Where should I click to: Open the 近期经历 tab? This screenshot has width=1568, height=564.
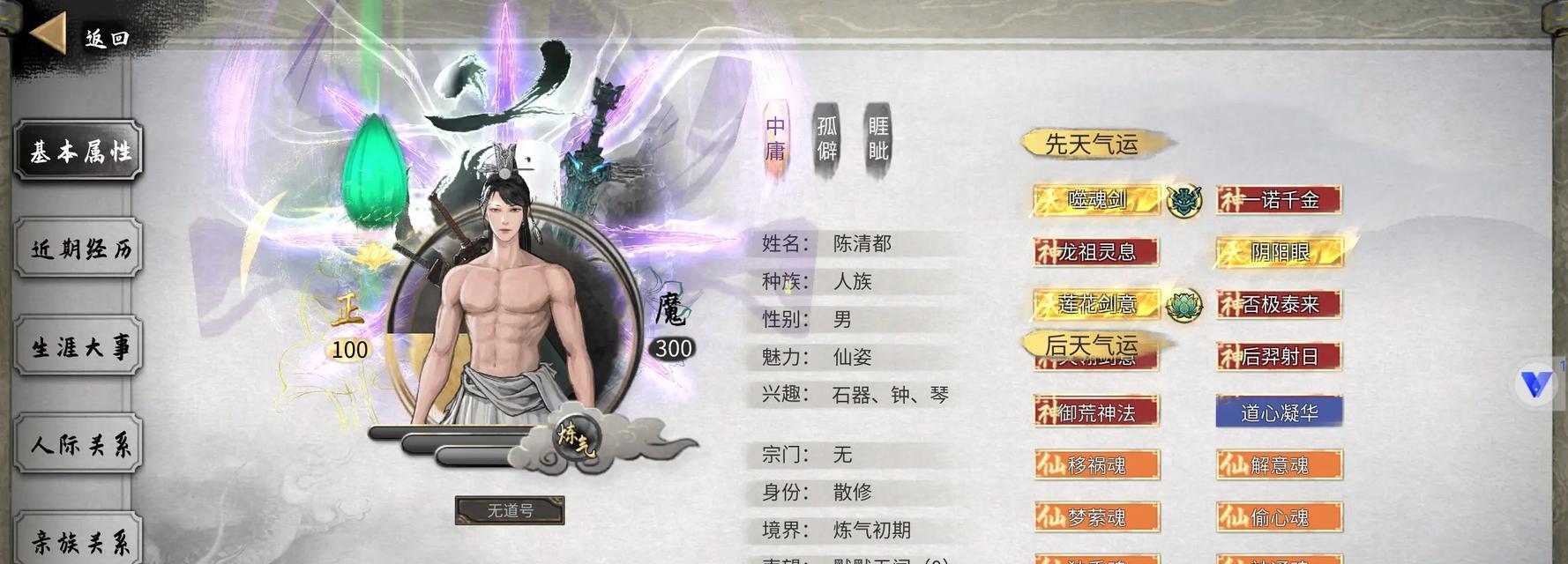[79, 249]
